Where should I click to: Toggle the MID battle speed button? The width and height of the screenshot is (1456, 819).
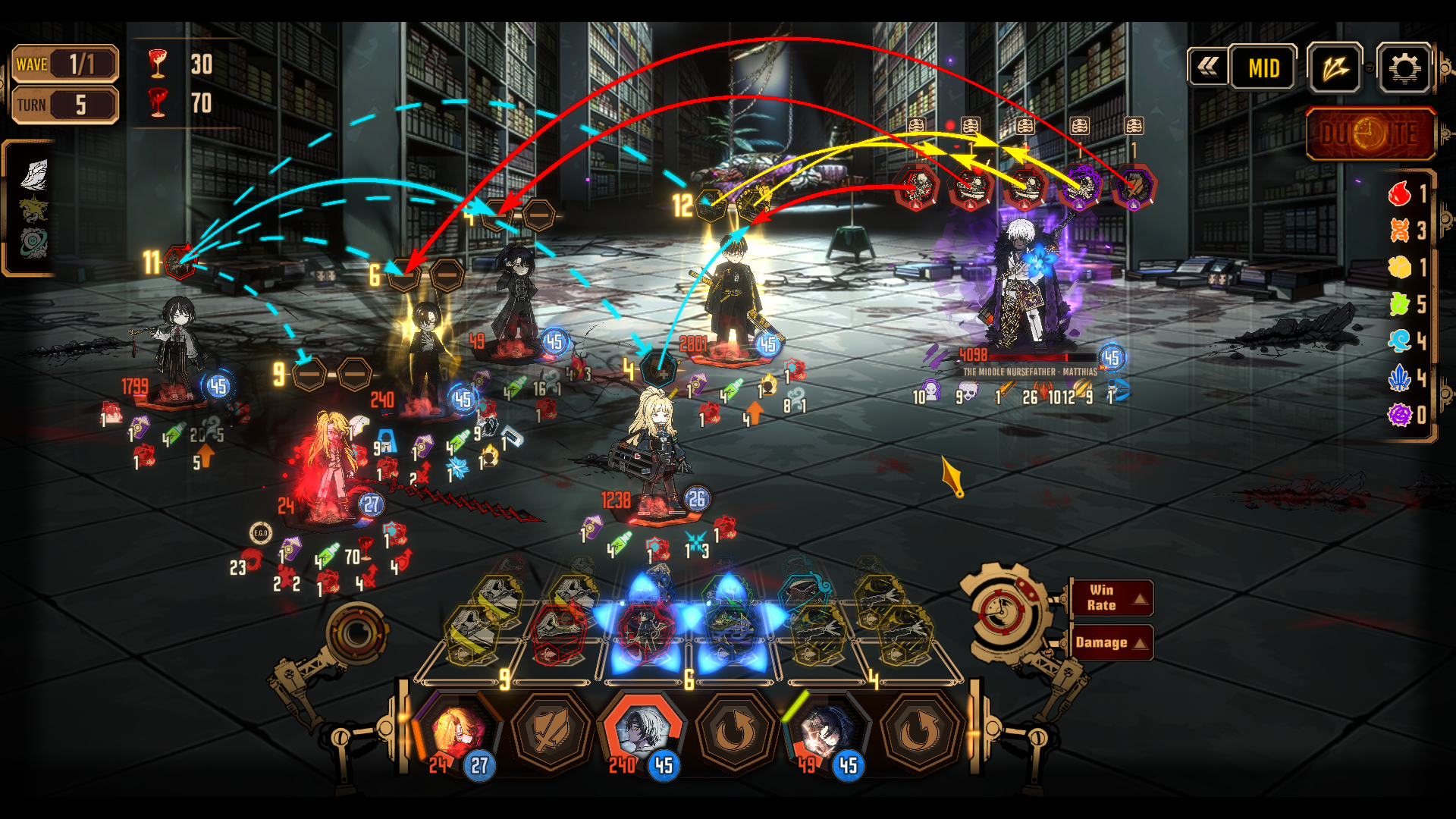[1263, 68]
